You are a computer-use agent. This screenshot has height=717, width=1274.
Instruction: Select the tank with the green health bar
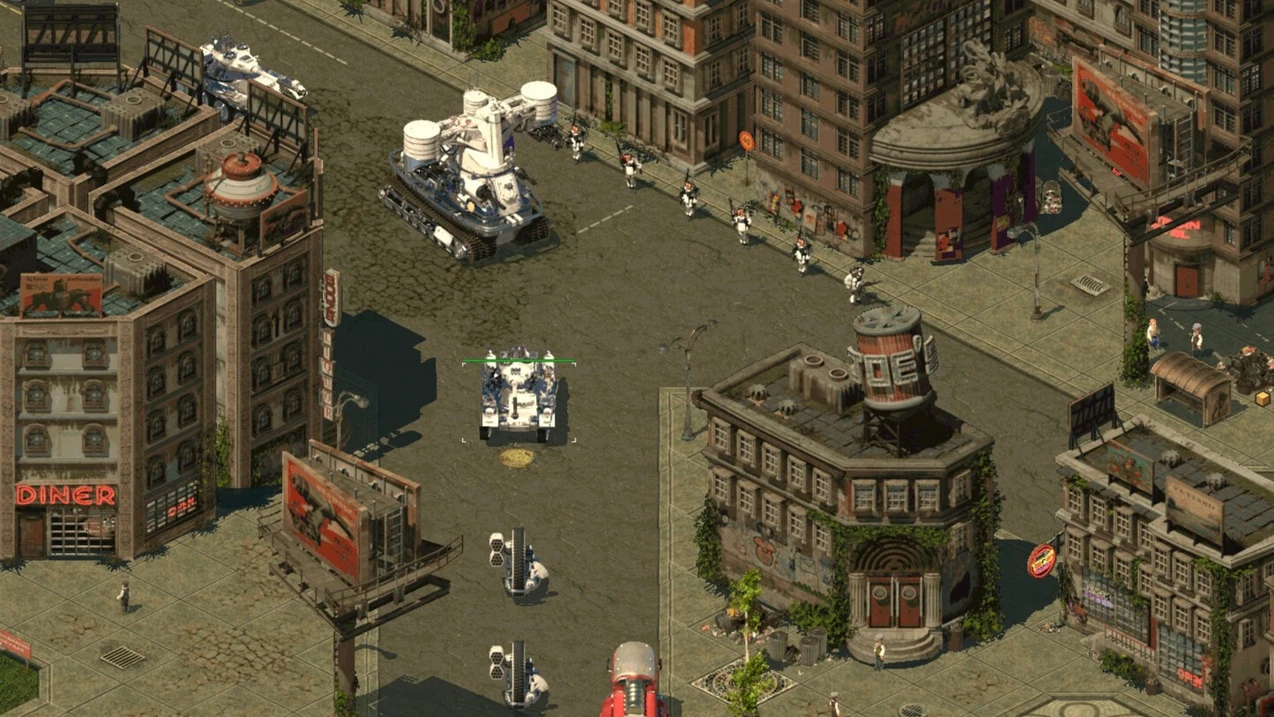click(518, 395)
